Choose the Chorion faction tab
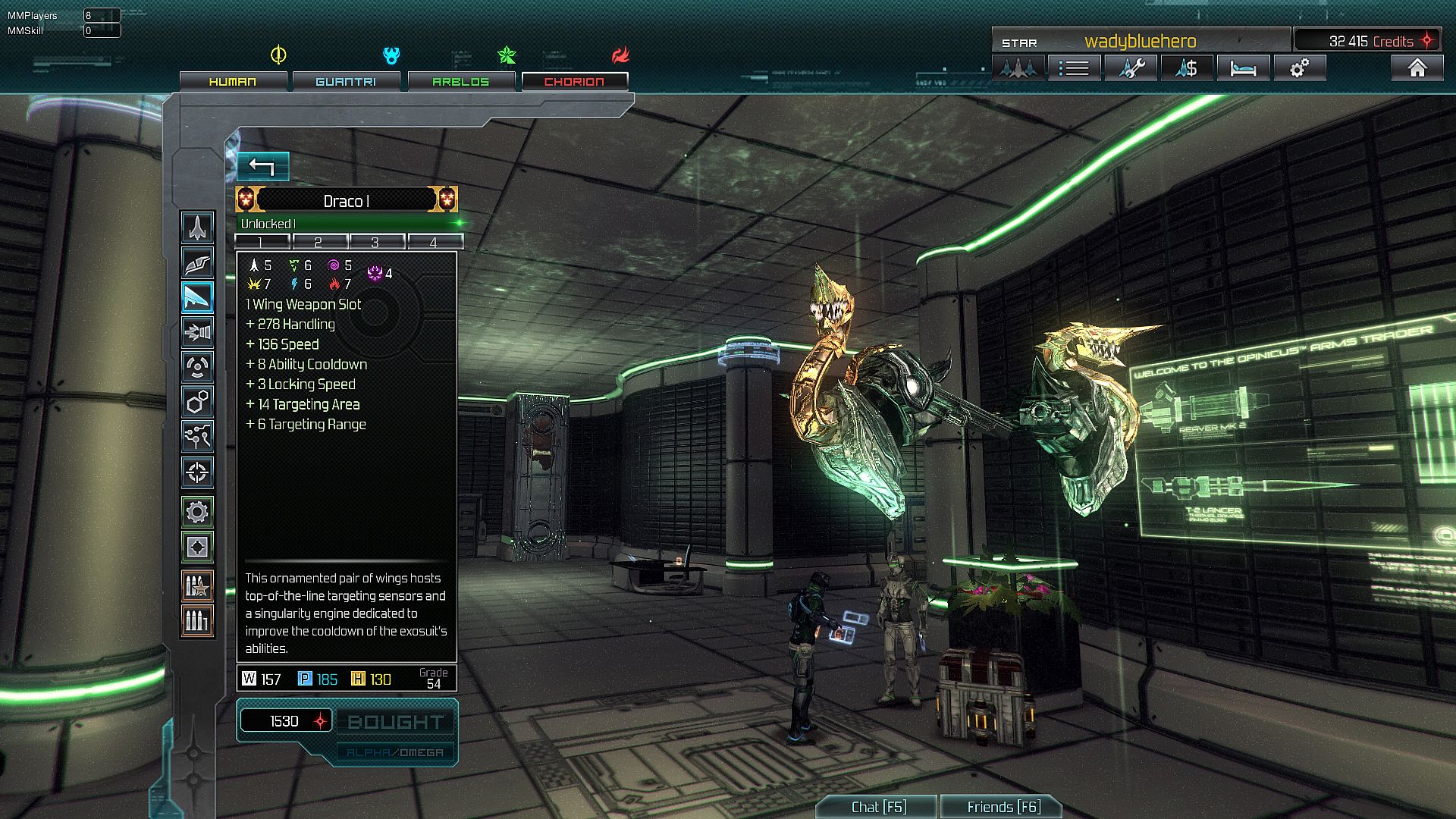Image resolution: width=1456 pixels, height=819 pixels. [x=574, y=81]
